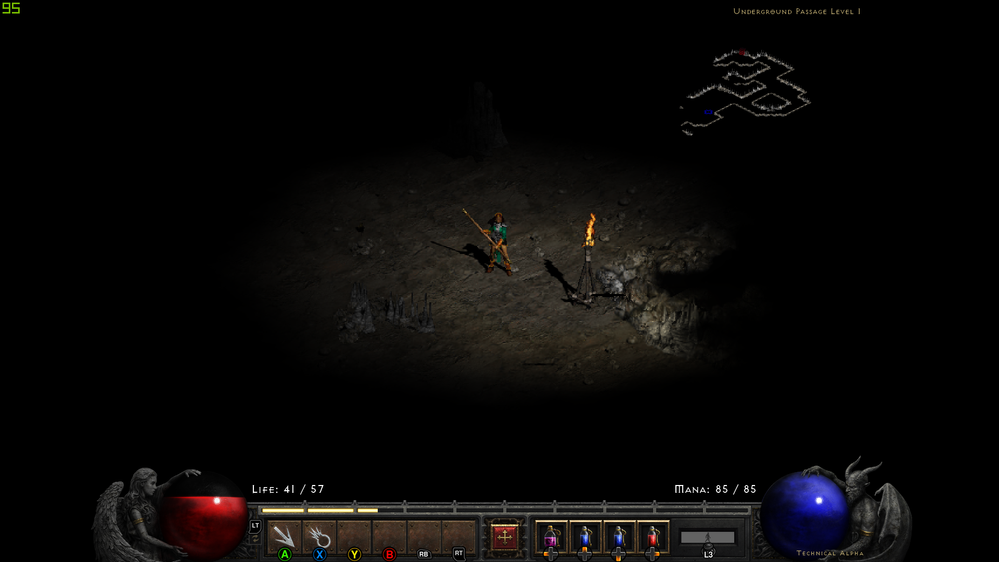
Task: Click the stamina run toggle bar
Action: 708,538
